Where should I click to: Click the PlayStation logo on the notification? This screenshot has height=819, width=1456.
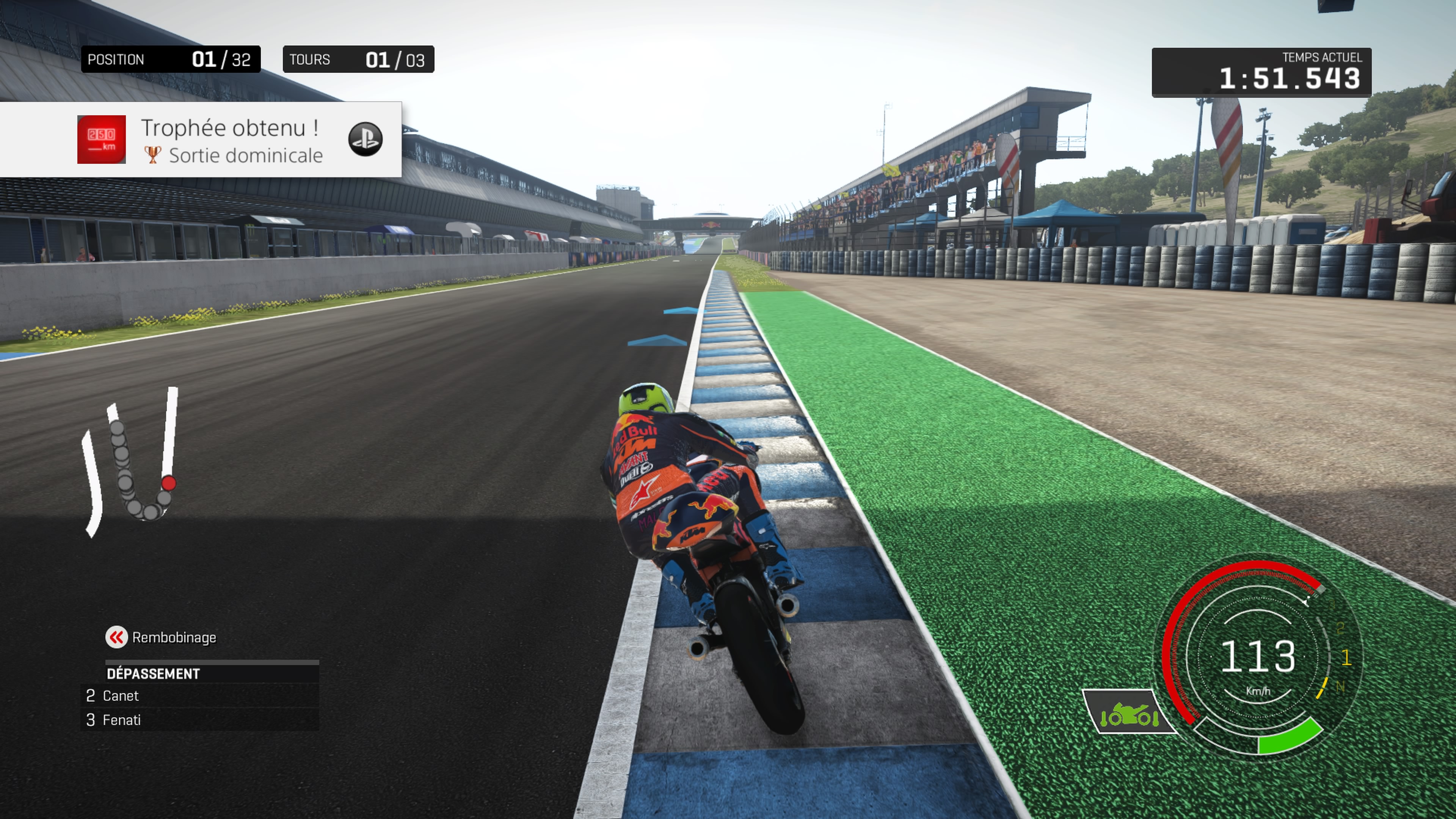(x=365, y=139)
